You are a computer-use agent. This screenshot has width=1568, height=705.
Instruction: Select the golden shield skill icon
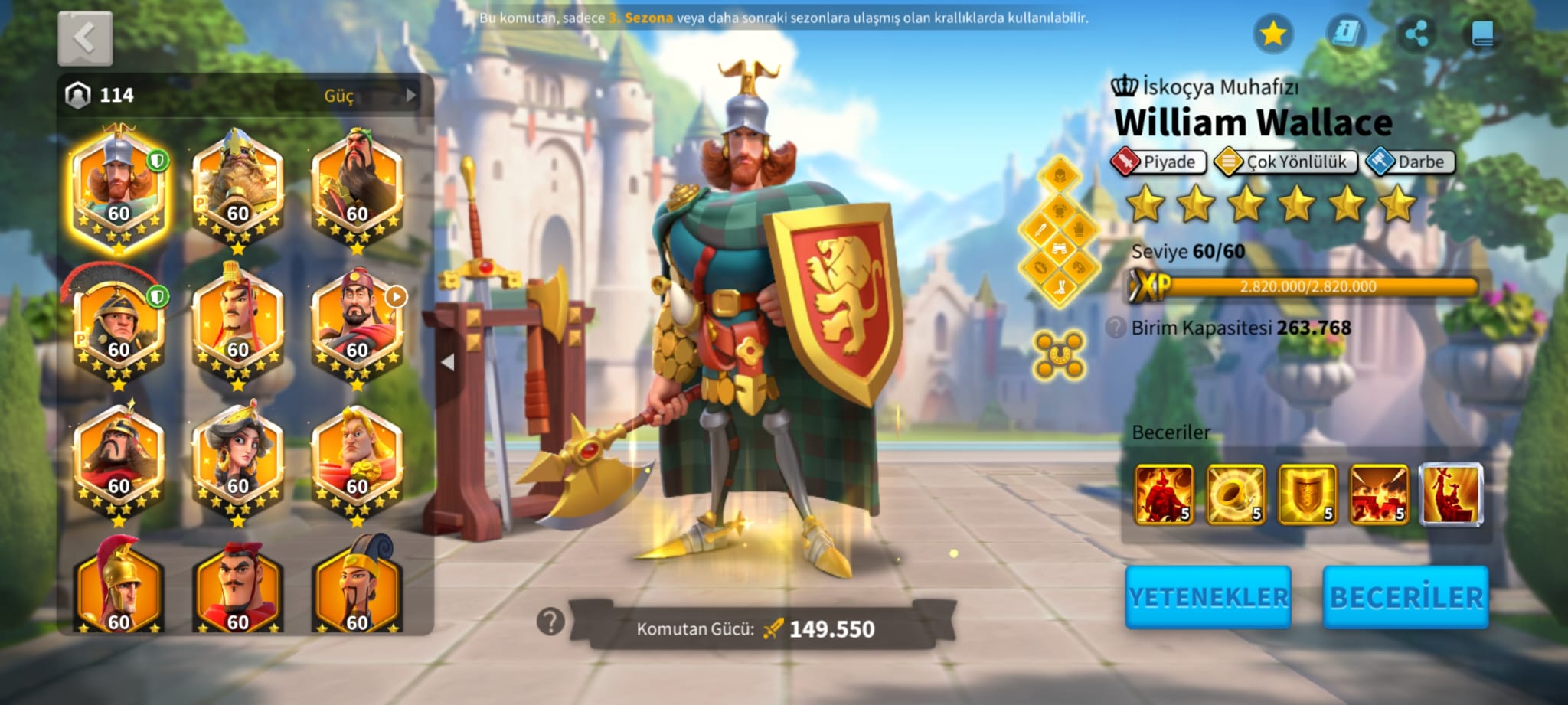tap(1308, 494)
